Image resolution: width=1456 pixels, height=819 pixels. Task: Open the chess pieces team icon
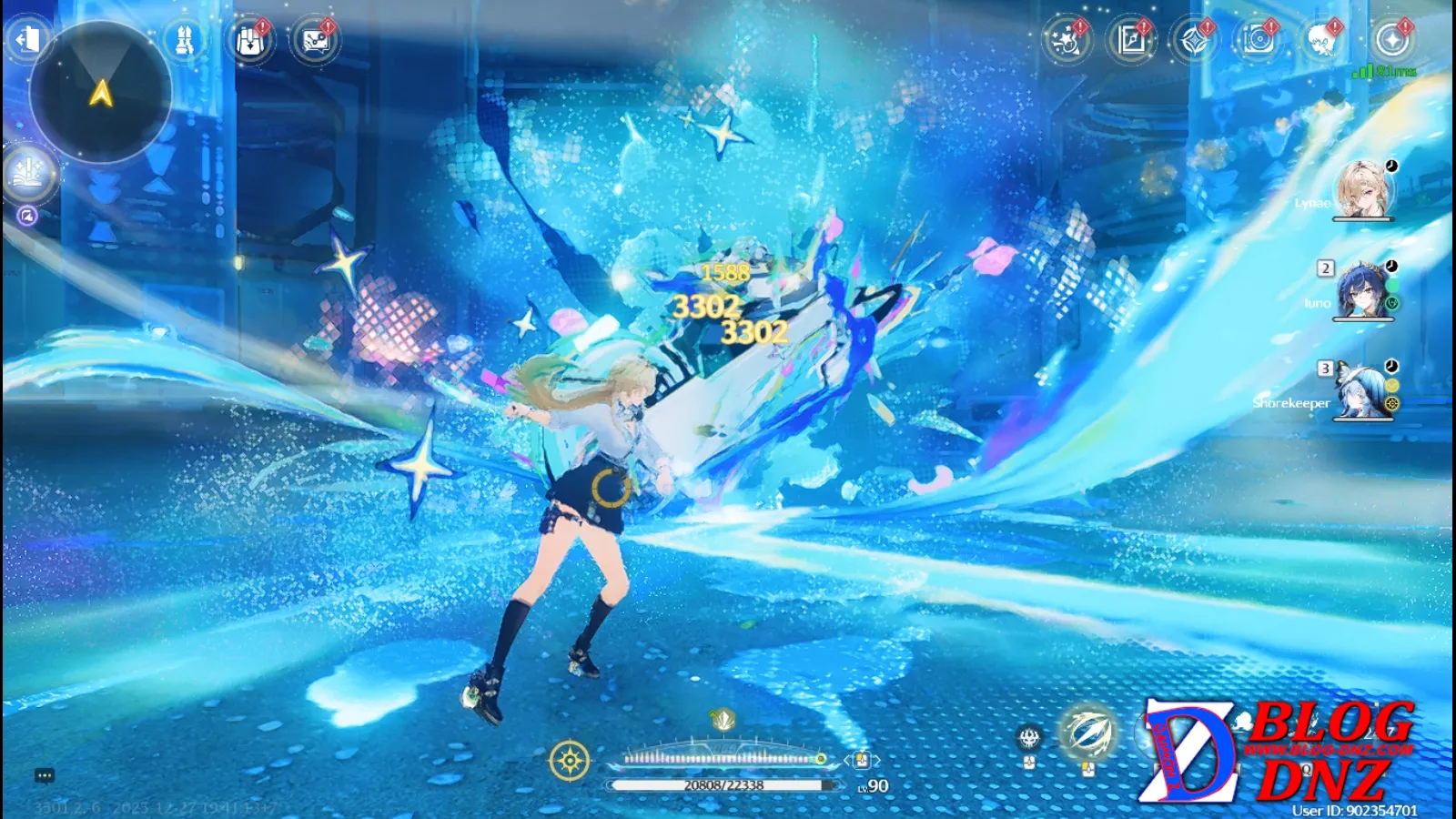(x=184, y=40)
